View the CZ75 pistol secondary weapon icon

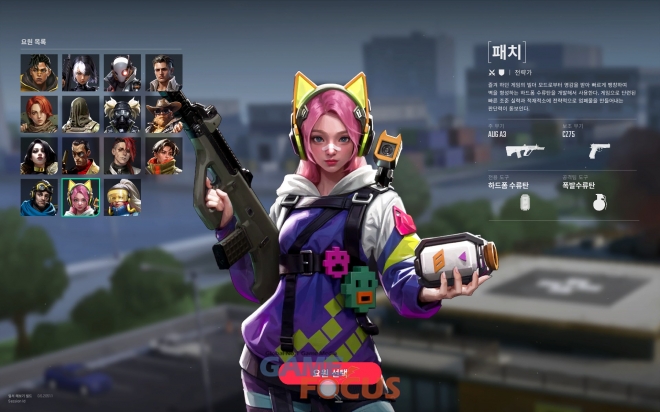coord(599,150)
